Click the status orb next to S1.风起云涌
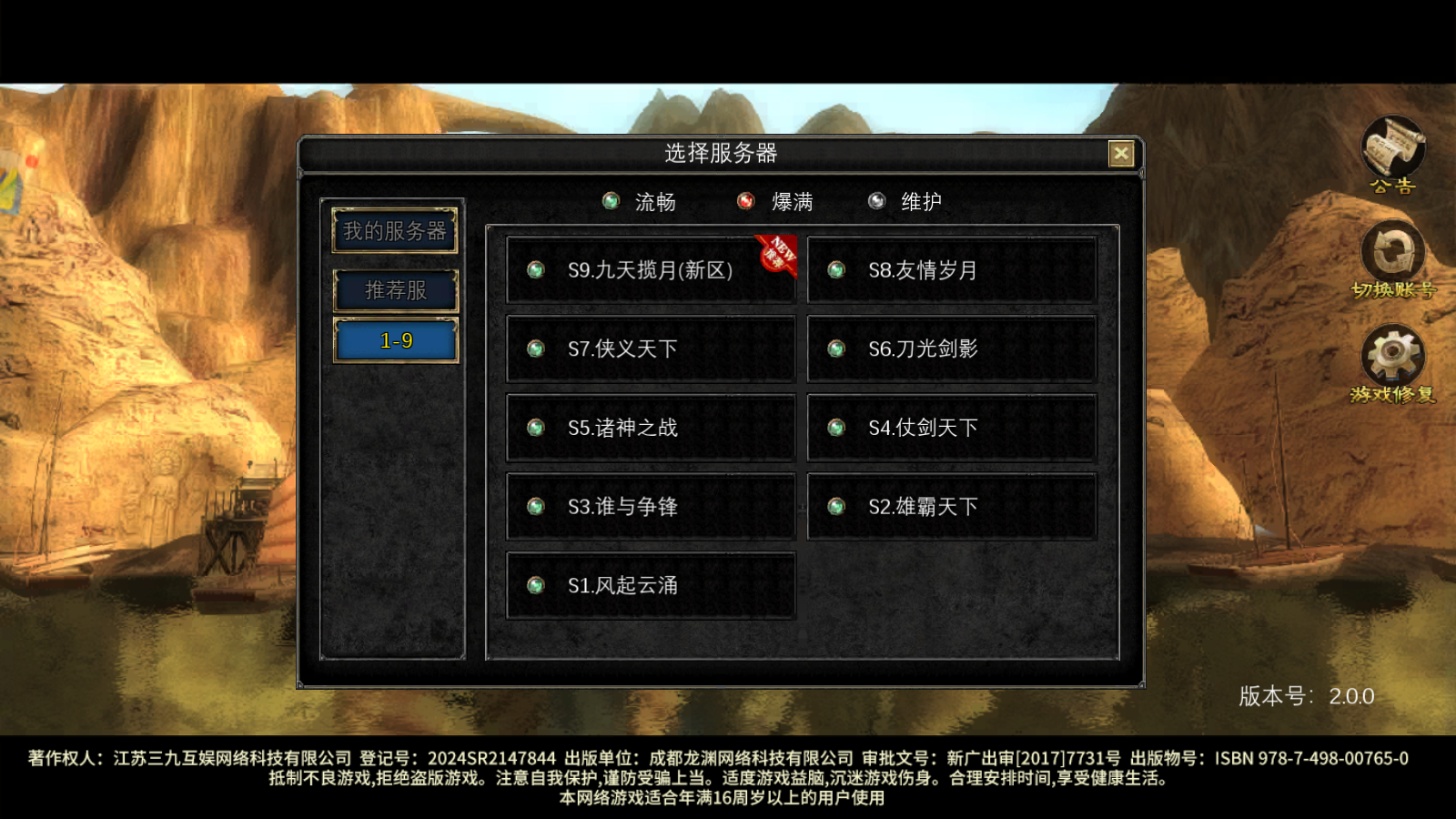 (x=535, y=586)
